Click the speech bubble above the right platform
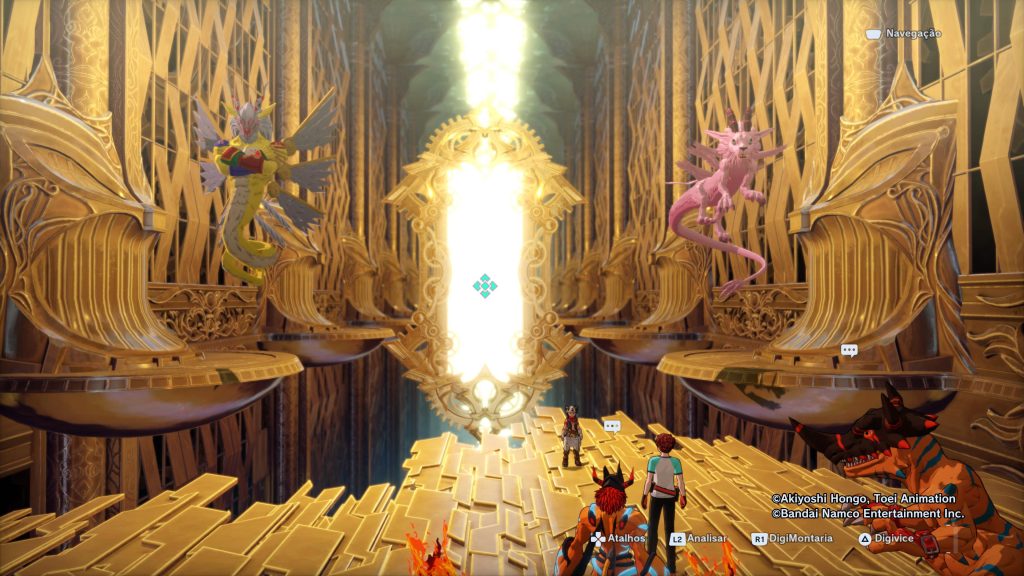The width and height of the screenshot is (1024, 576). (849, 350)
